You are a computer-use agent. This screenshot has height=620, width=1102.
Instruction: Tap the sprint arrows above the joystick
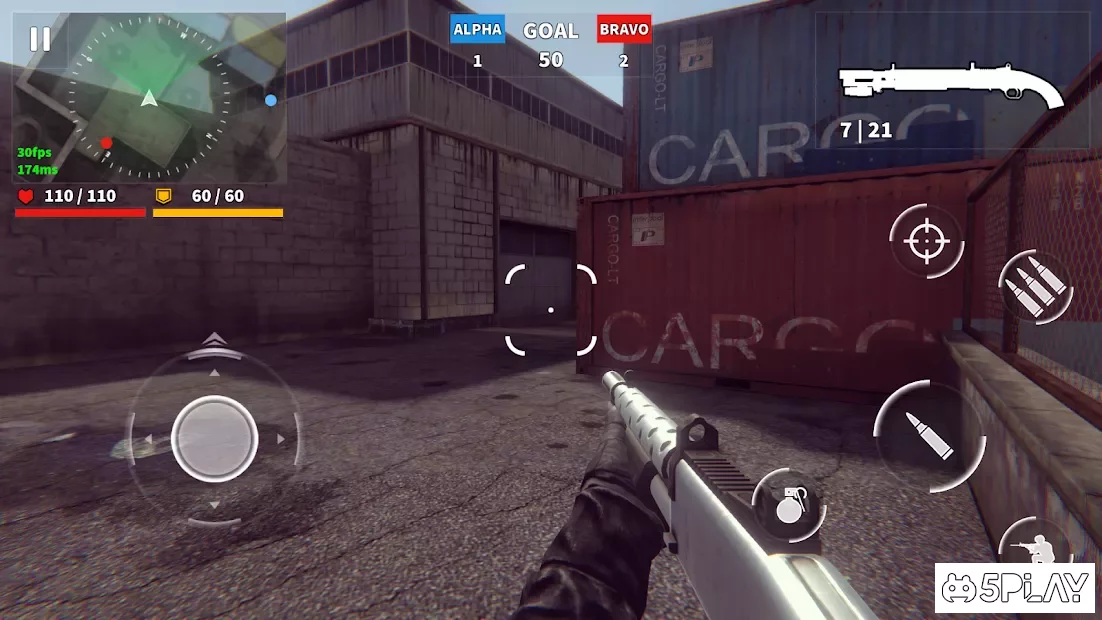click(214, 341)
